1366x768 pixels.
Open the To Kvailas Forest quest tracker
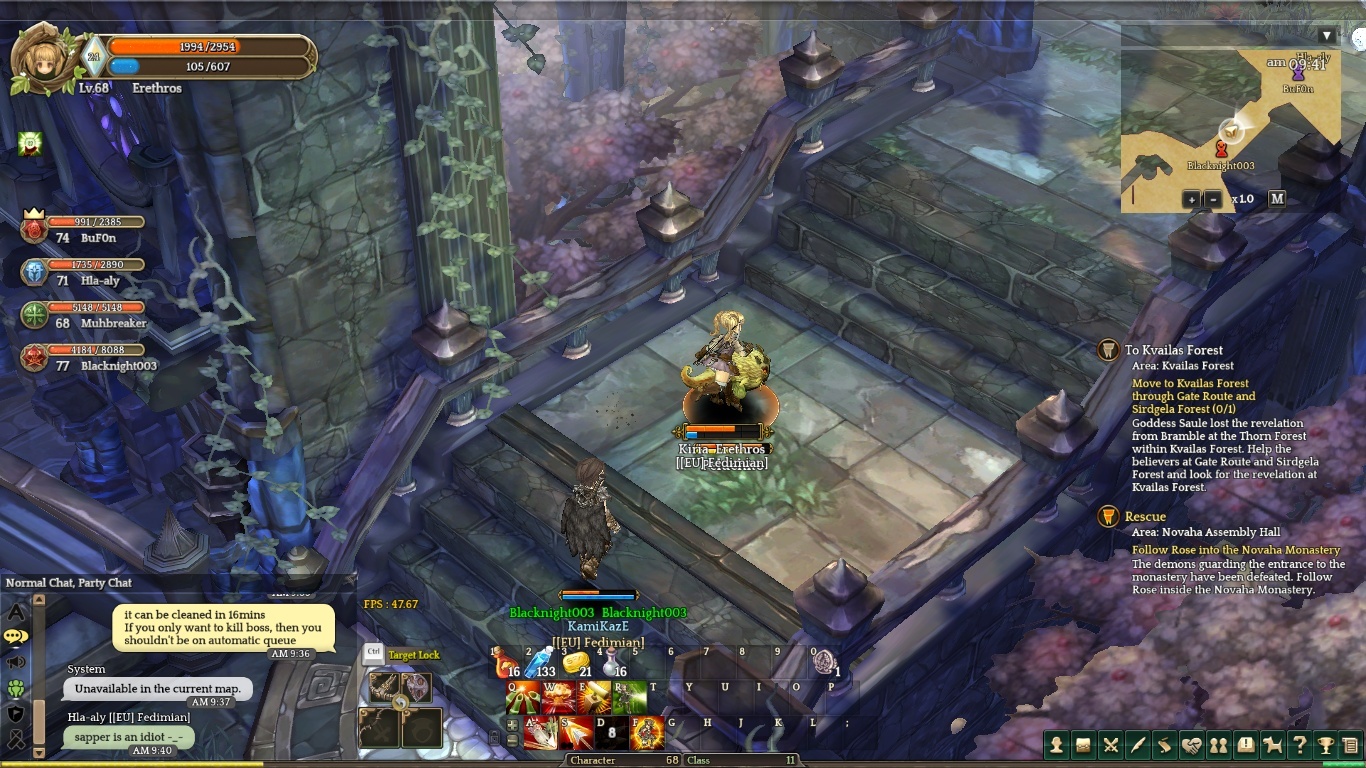(1173, 350)
